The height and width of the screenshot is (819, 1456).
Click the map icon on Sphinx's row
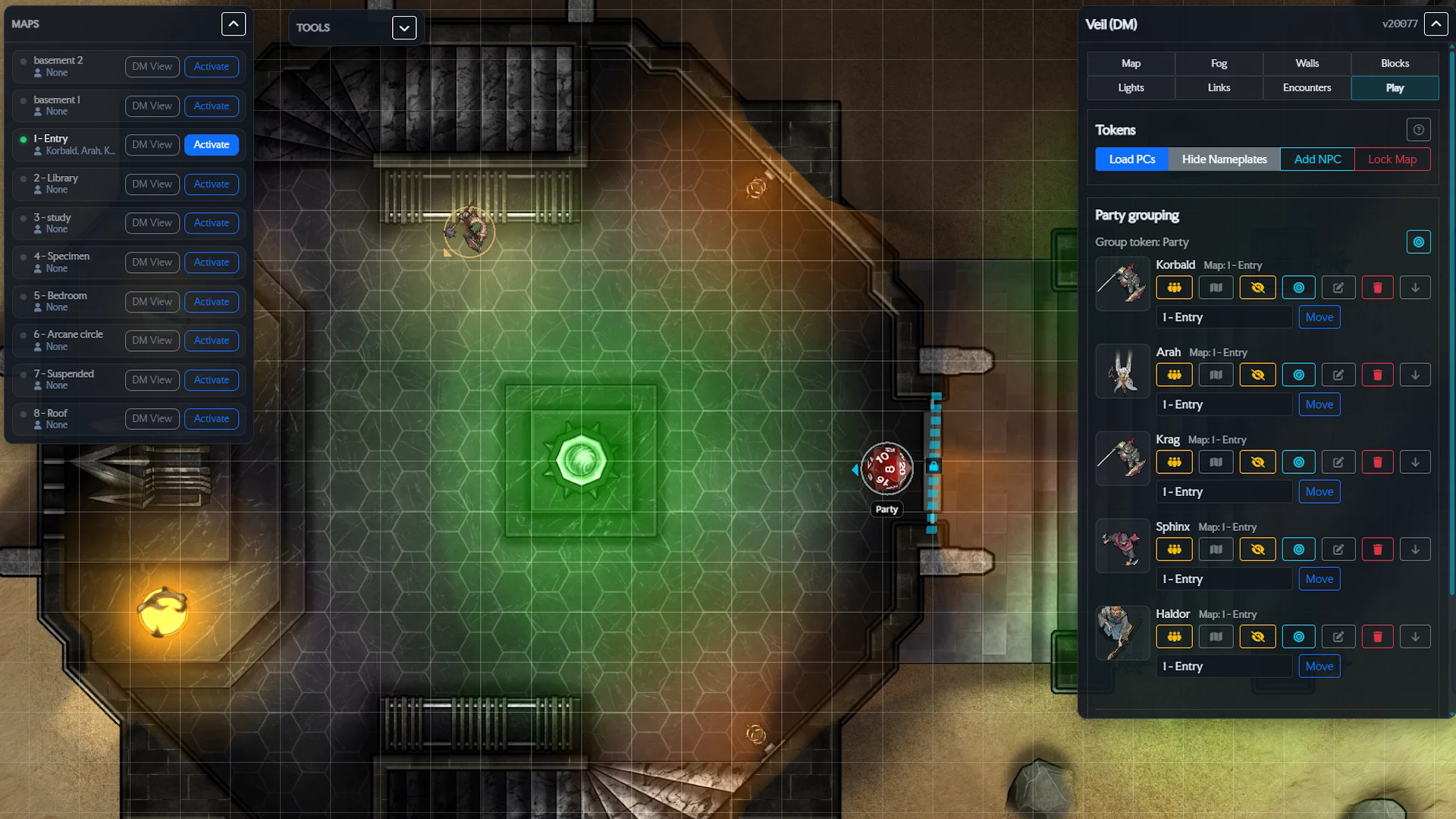(x=1216, y=549)
